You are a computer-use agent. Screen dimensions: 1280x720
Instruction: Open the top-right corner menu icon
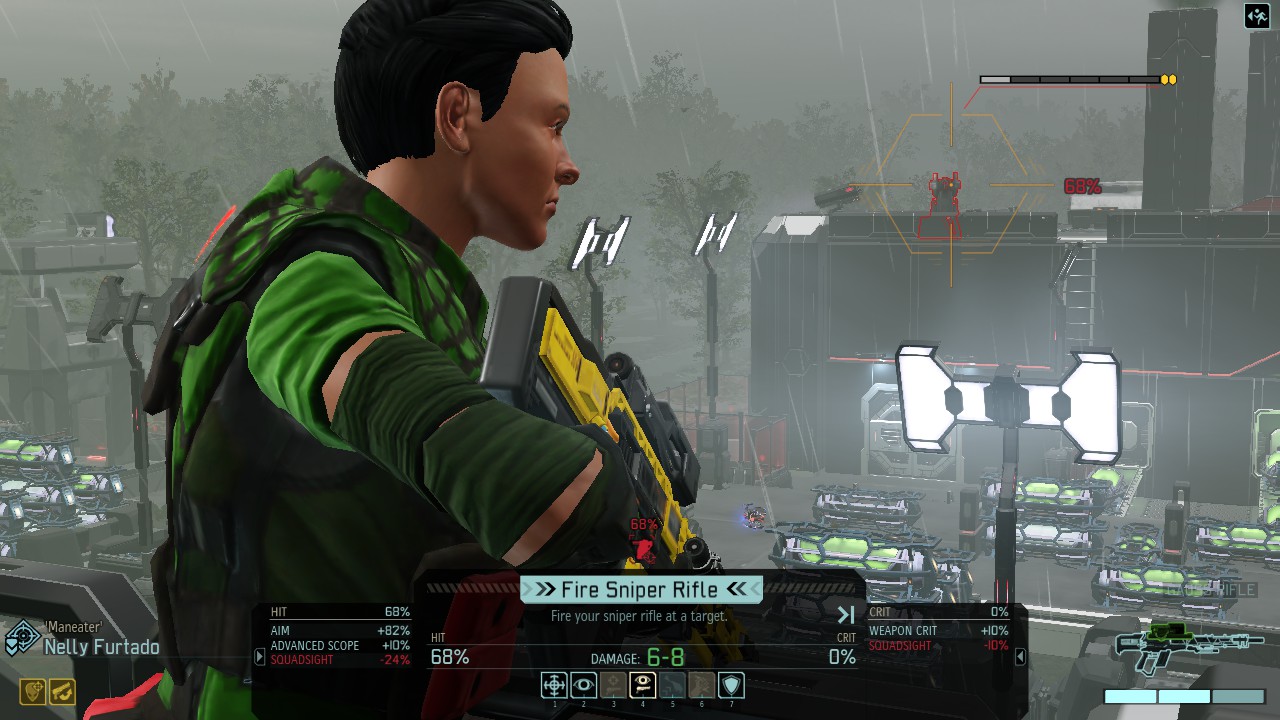(x=1256, y=16)
